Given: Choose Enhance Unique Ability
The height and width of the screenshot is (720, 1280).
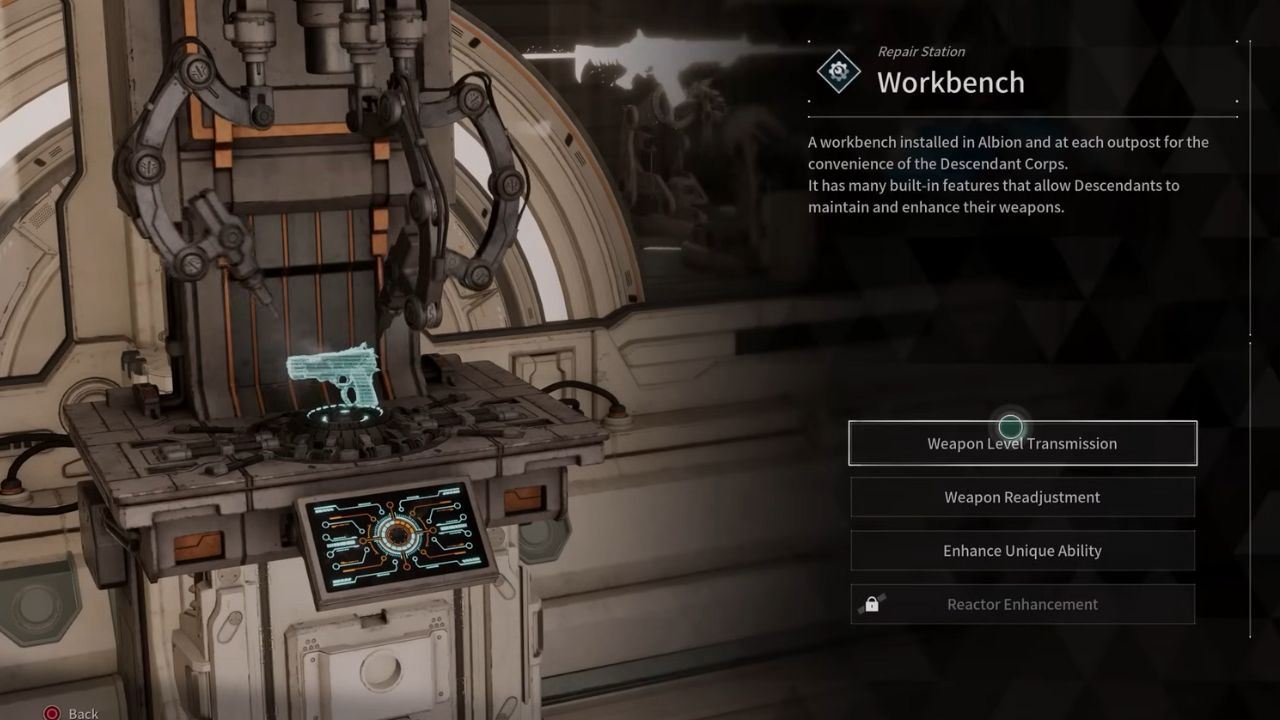Looking at the screenshot, I should coord(1023,550).
